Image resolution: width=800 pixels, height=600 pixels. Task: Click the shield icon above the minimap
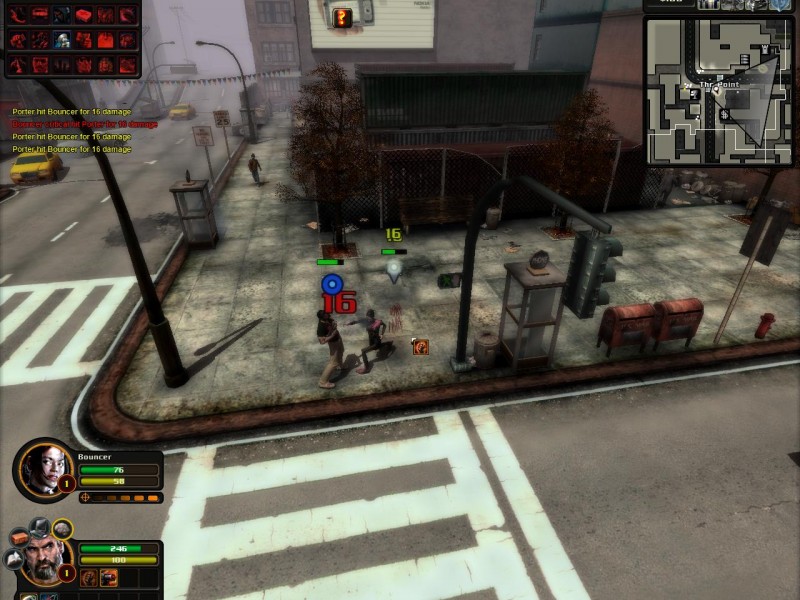coord(781,4)
